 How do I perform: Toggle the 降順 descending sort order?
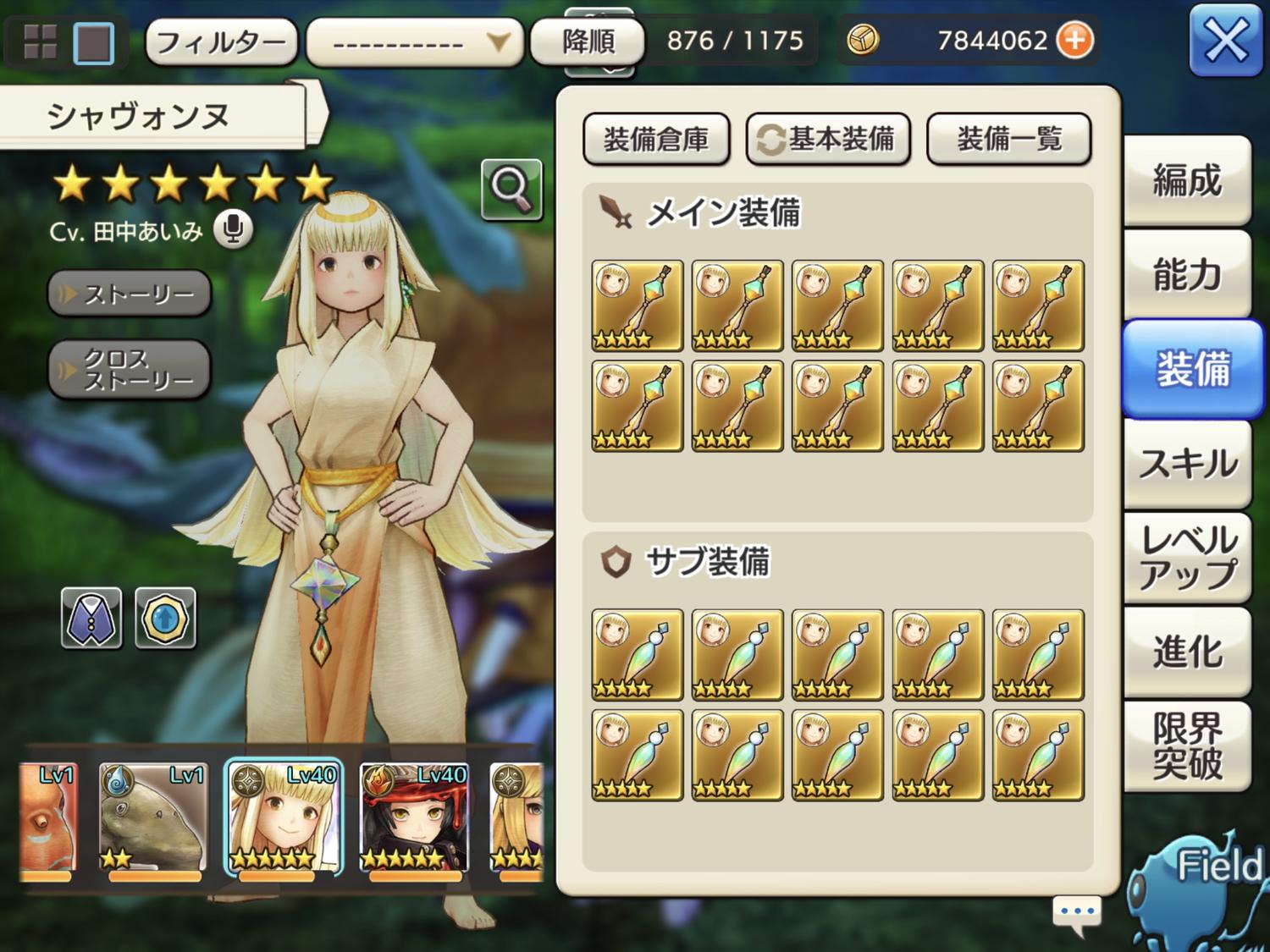point(588,41)
